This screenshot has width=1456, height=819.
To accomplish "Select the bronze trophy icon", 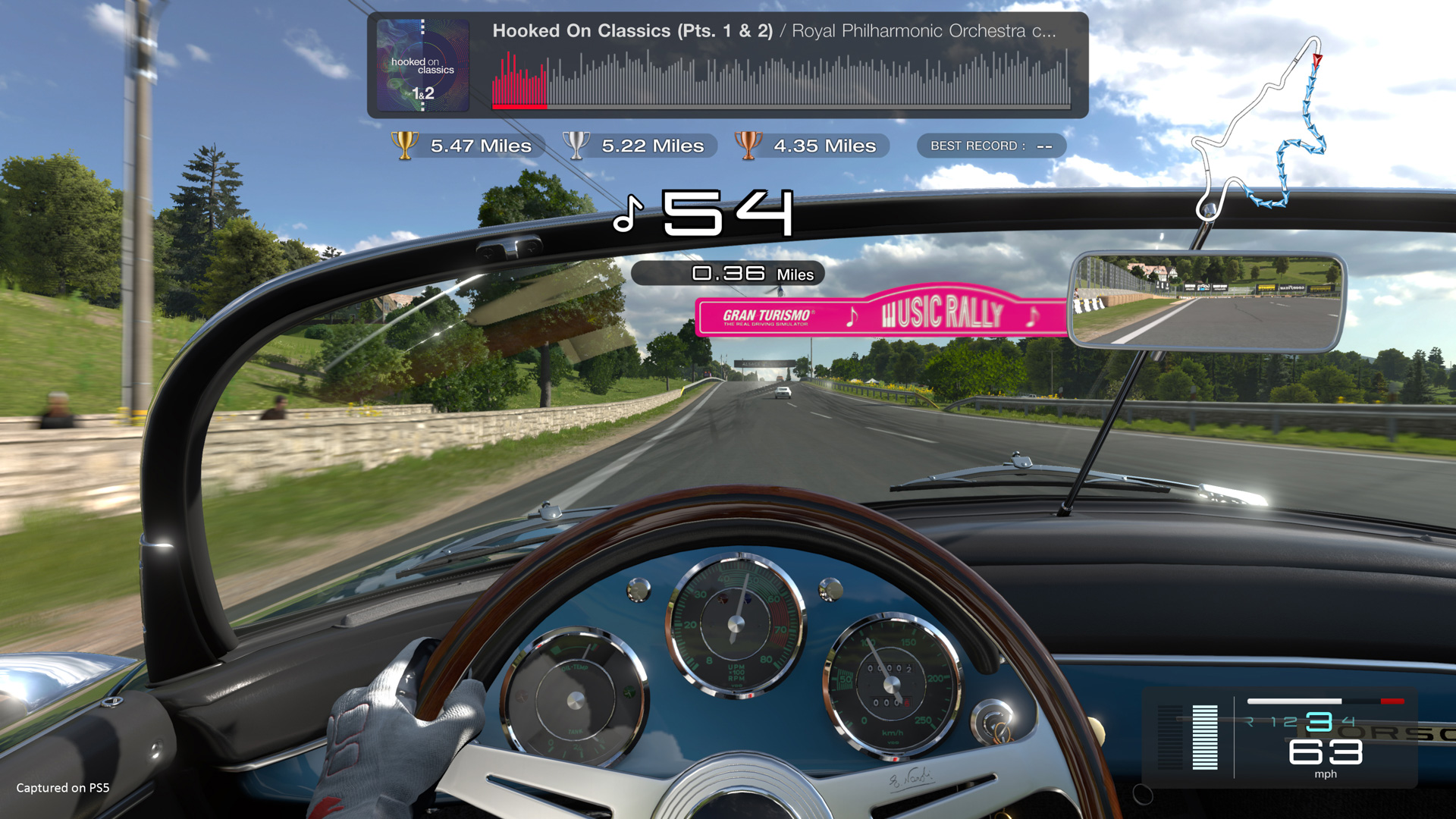I will [750, 146].
